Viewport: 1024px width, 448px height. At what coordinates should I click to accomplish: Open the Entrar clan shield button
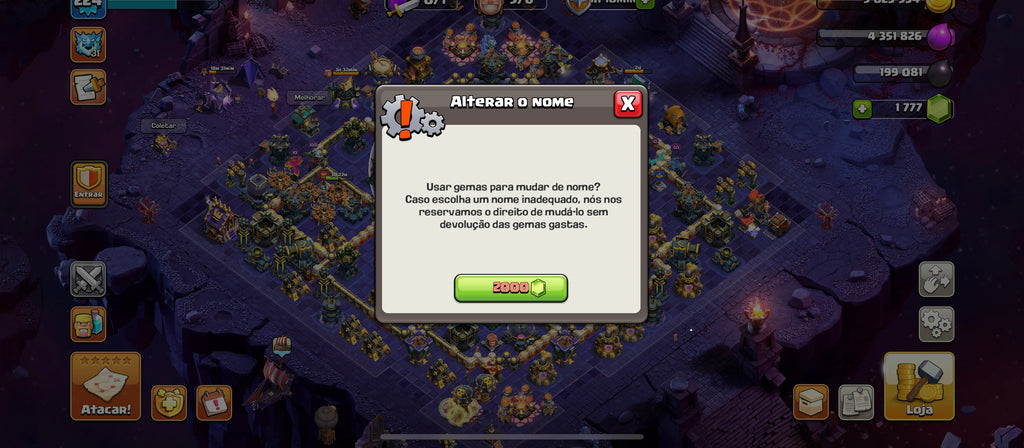(x=89, y=185)
